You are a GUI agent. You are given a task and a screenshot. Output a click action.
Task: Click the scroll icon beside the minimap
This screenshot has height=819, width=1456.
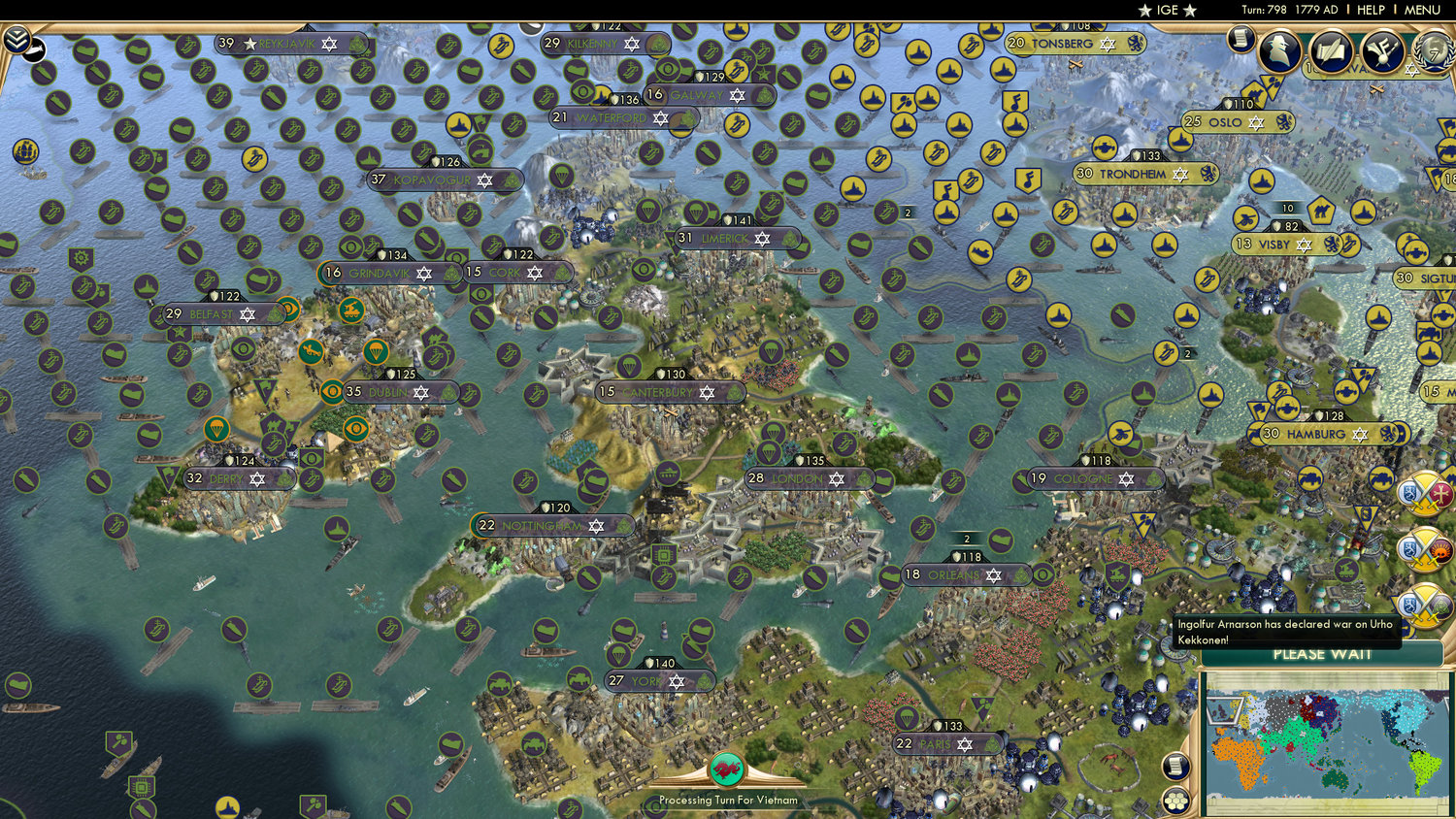coord(1176,767)
